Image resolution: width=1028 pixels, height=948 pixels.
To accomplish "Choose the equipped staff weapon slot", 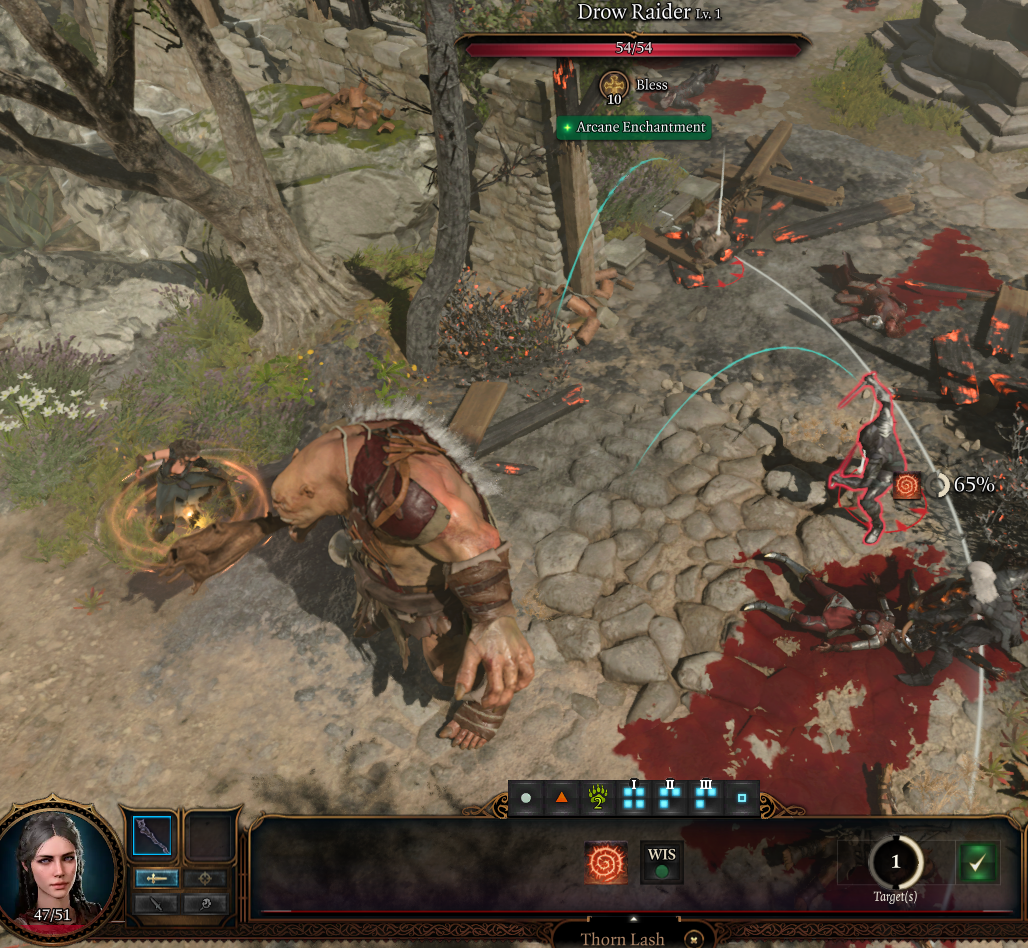I will (152, 836).
